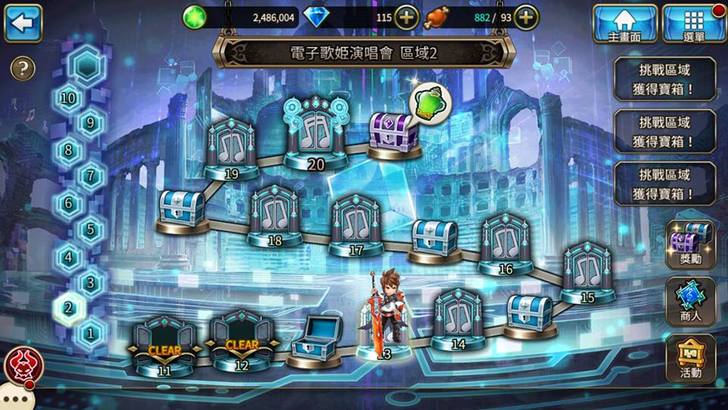This screenshot has width=728, height=410.
Task: Switch to area 1 hexagon
Action: pos(92,332)
